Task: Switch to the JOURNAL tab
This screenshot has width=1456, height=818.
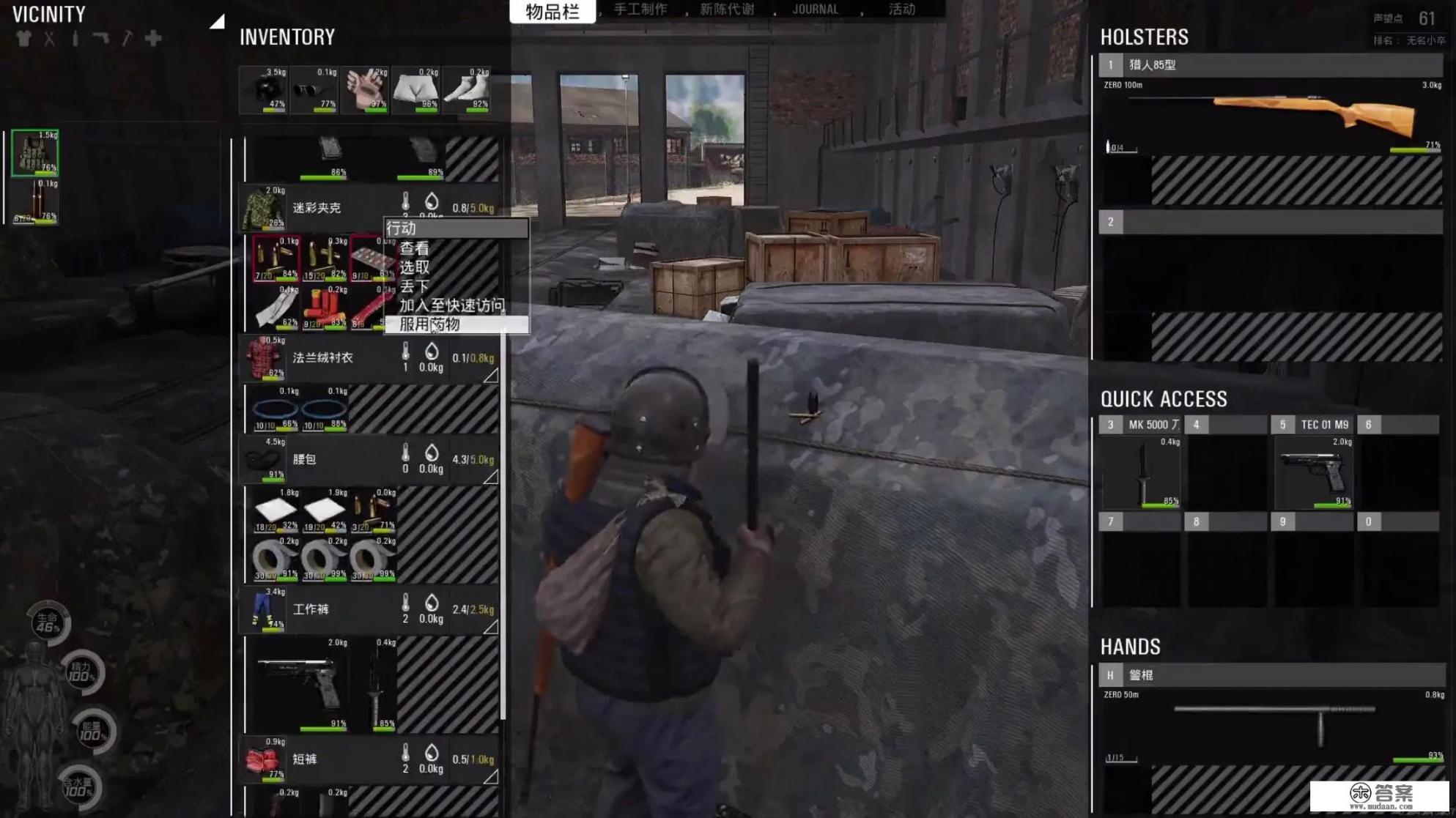Action: coord(815,10)
